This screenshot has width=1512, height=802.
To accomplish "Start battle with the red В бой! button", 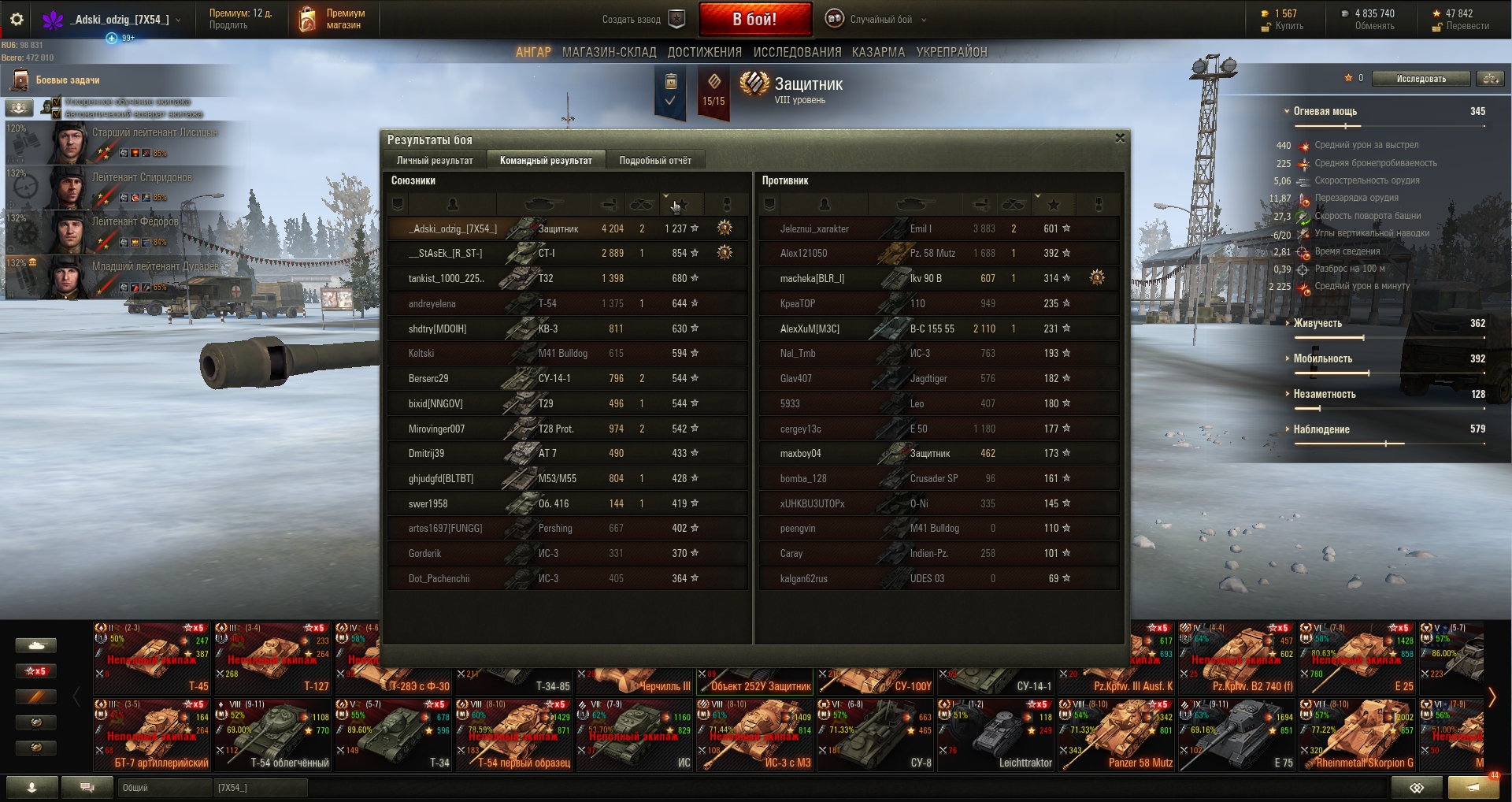I will pyautogui.click(x=754, y=19).
